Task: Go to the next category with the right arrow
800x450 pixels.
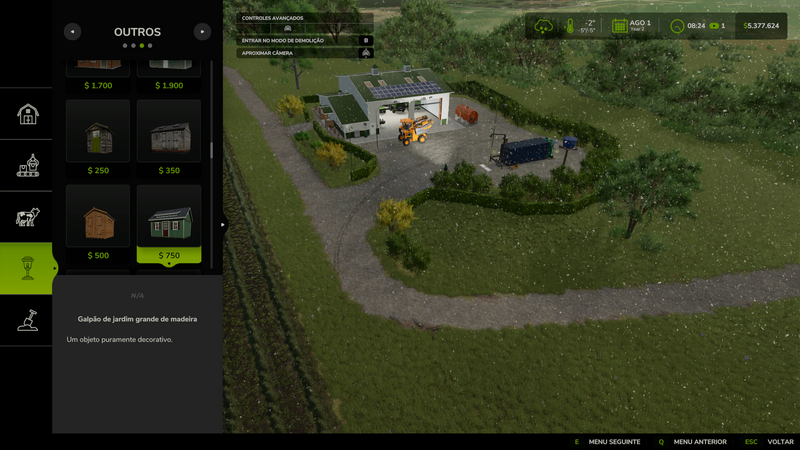Action: [x=202, y=32]
